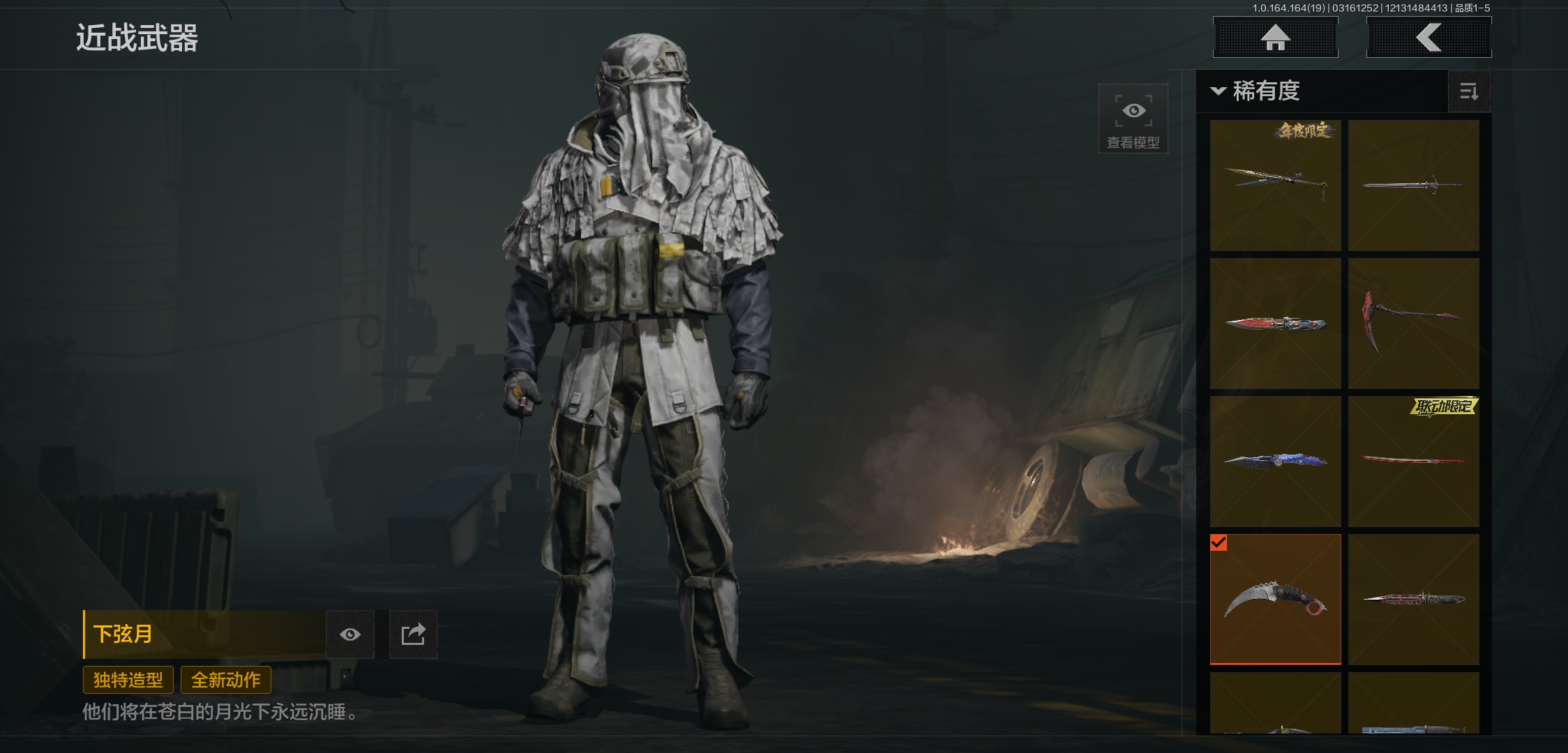
Task: Click the 全新动作 tag
Action: coord(226,680)
